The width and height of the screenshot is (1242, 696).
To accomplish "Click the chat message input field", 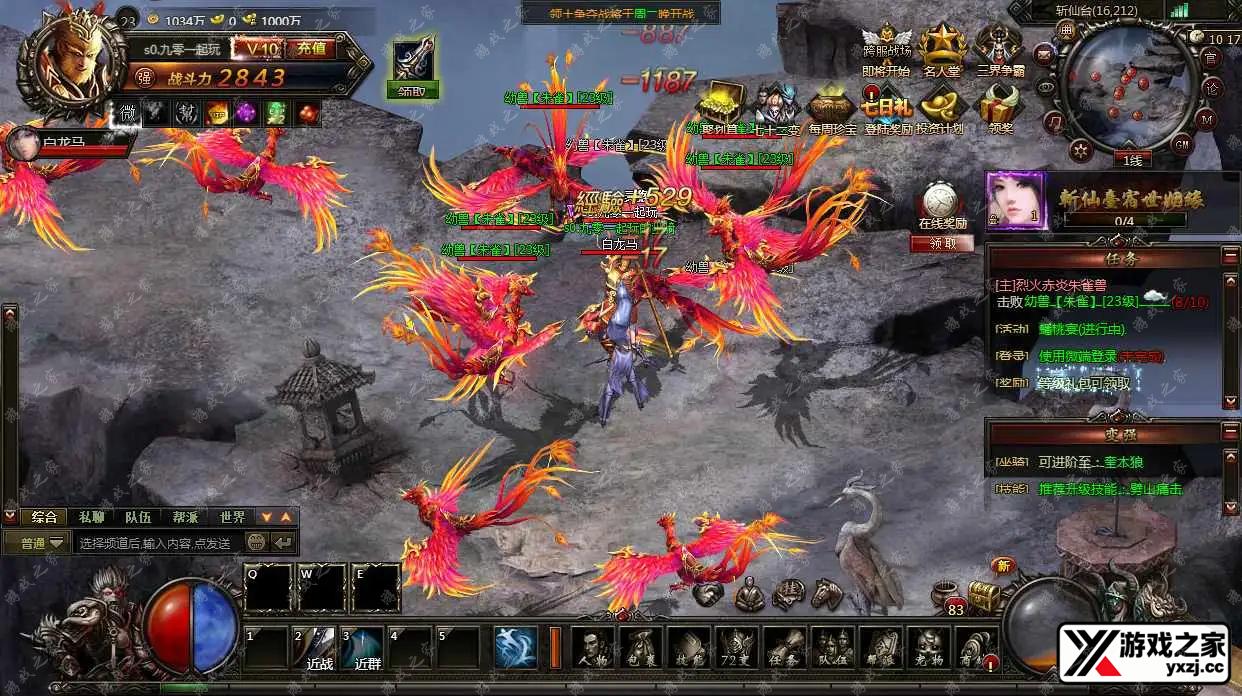I will 158,543.
